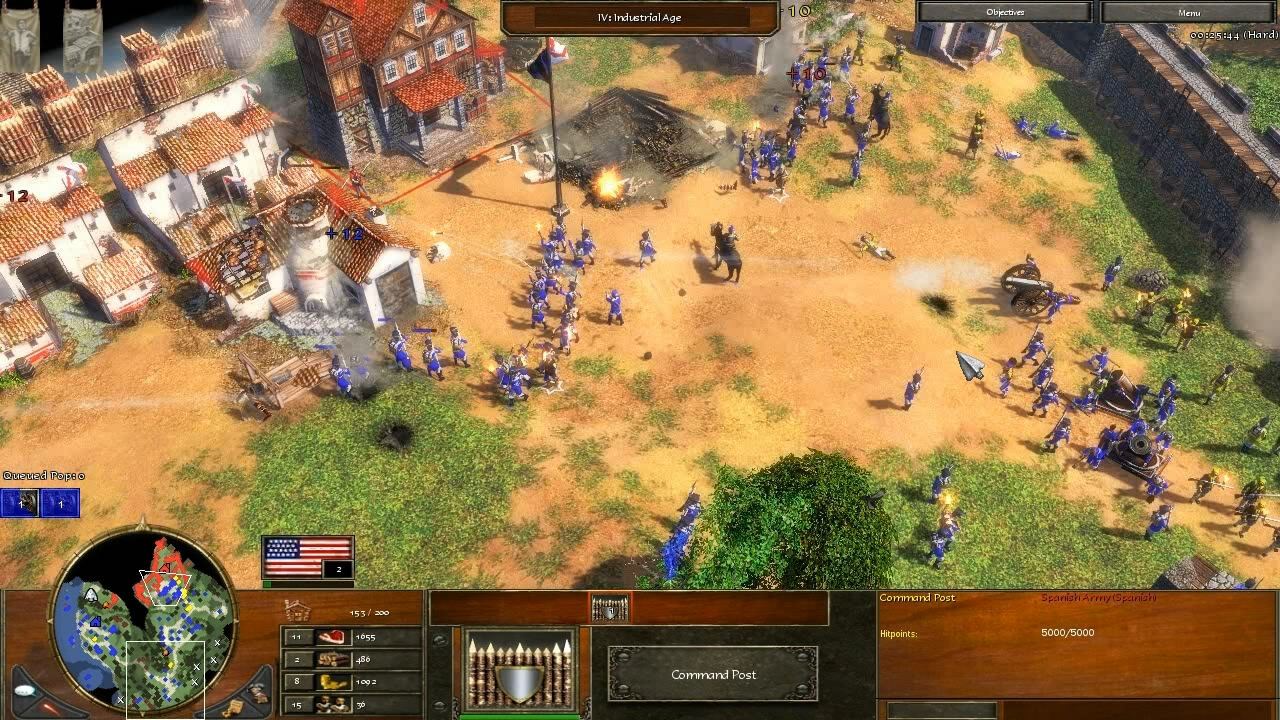Click the coin resource icon
This screenshot has width=1280, height=720.
[x=333, y=682]
